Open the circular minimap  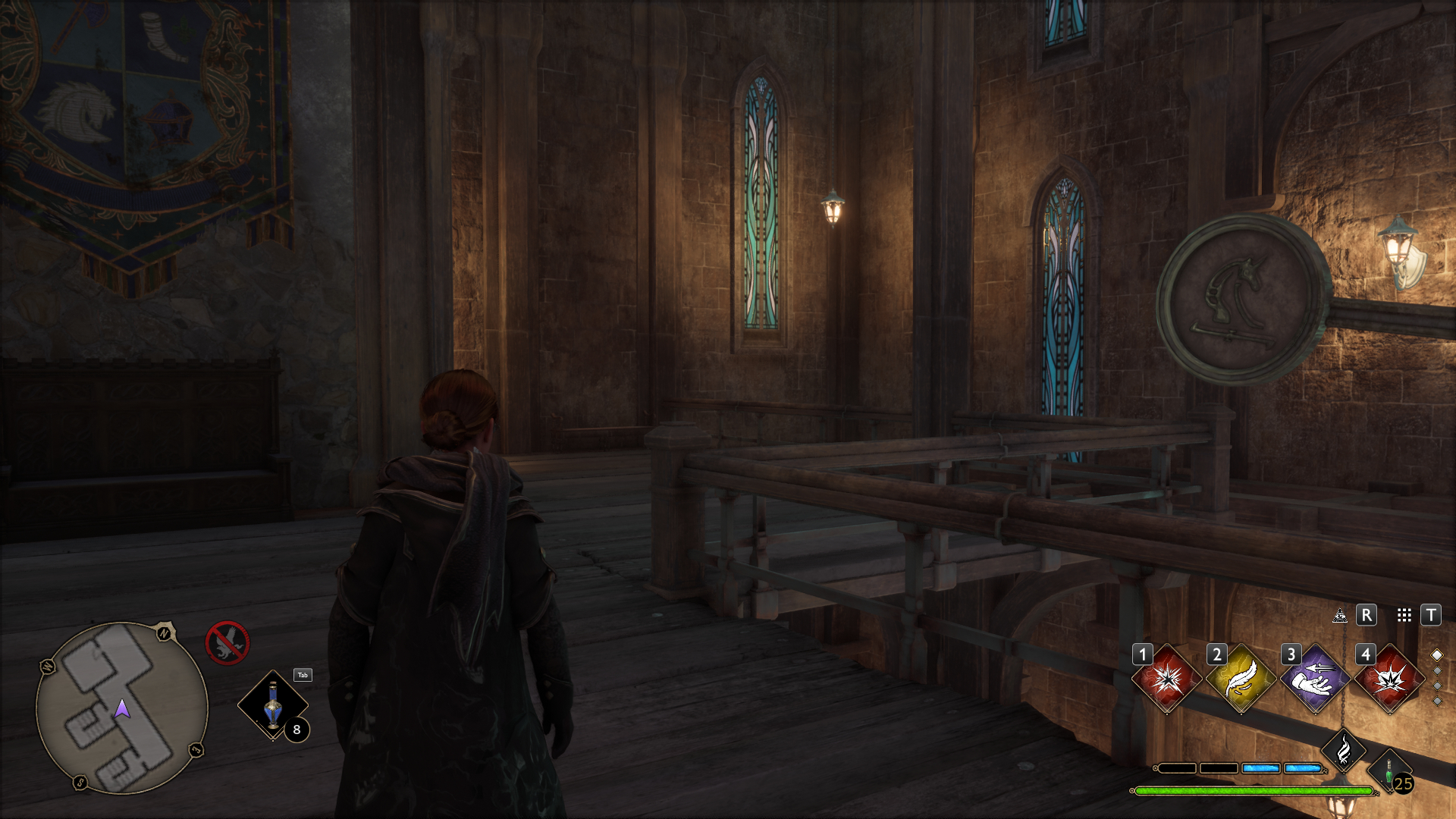pos(121,708)
